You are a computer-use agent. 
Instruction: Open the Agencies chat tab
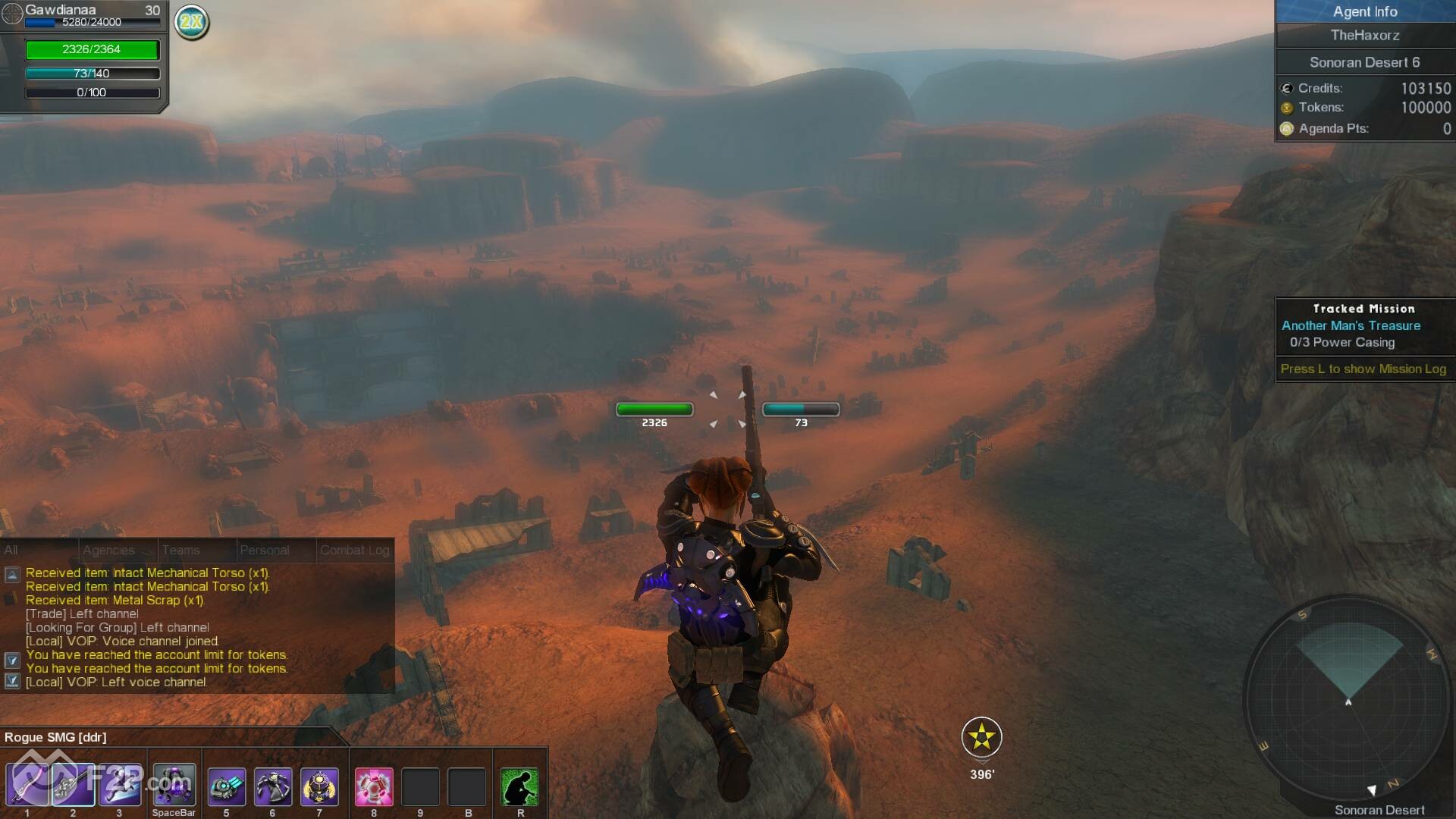[x=108, y=551]
